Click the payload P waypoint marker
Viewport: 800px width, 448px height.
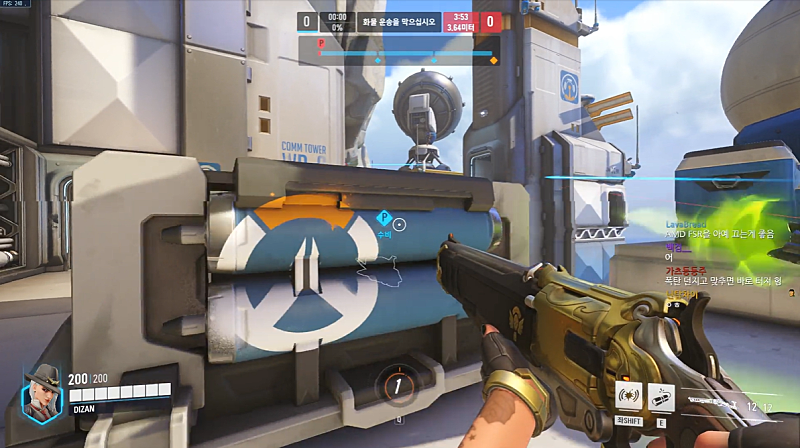coord(383,218)
